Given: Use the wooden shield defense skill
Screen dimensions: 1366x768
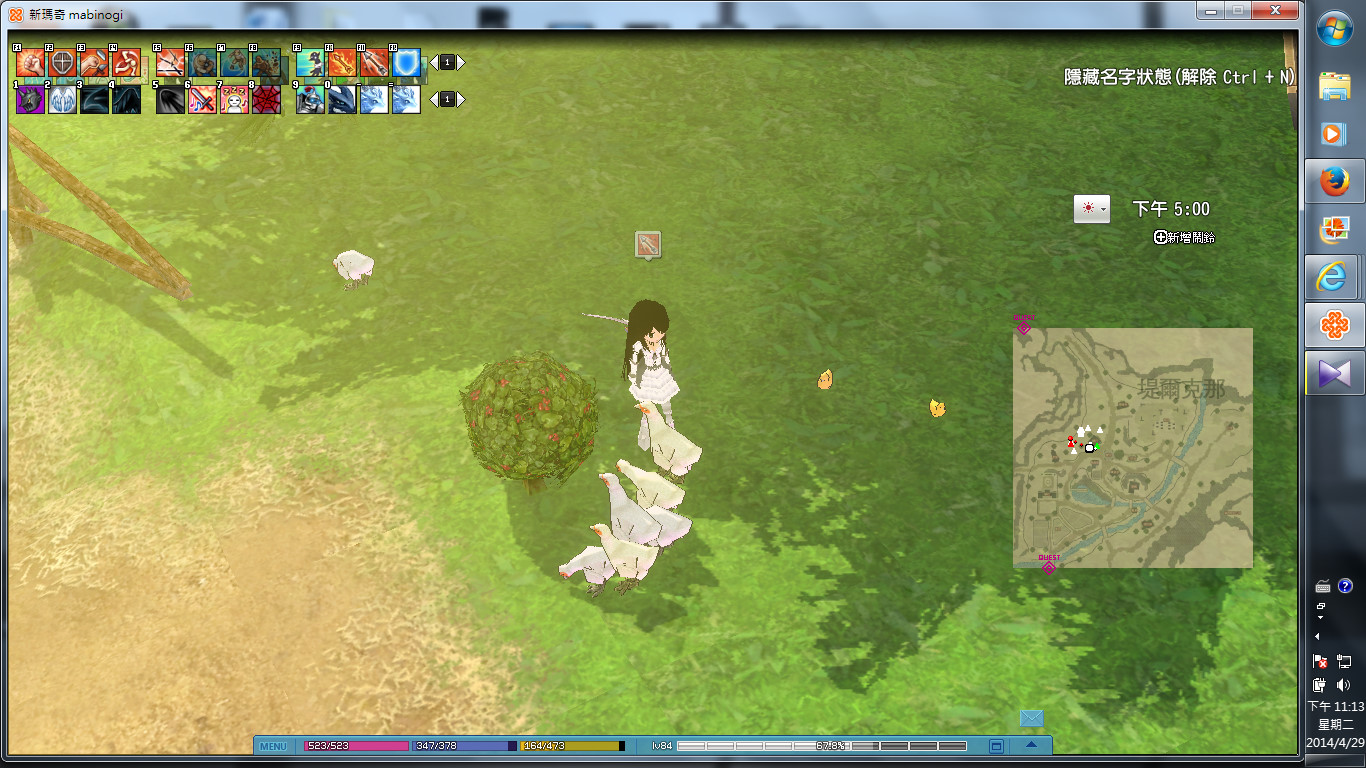Looking at the screenshot, I should point(62,64).
